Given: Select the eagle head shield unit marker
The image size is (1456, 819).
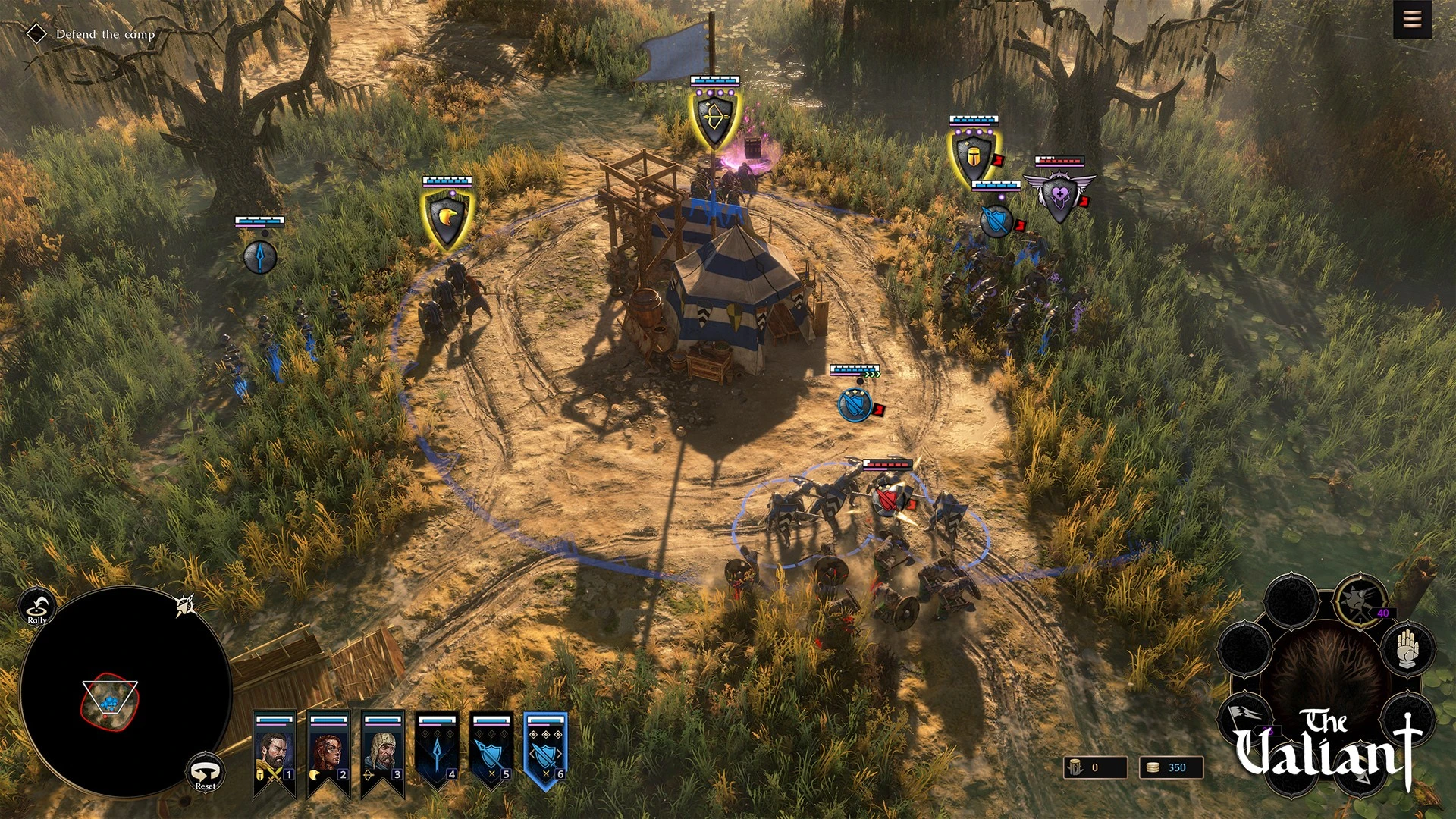Looking at the screenshot, I should tap(447, 218).
